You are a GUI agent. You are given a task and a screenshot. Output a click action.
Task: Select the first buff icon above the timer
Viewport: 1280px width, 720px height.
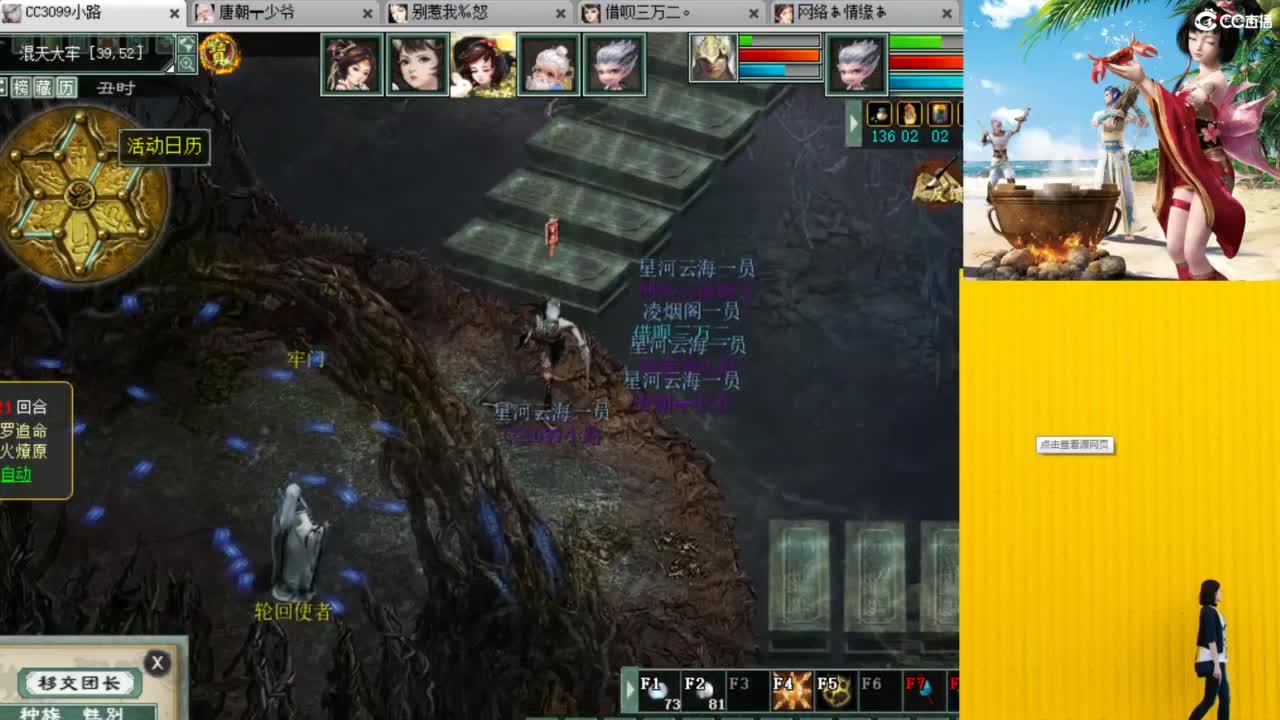[880, 115]
